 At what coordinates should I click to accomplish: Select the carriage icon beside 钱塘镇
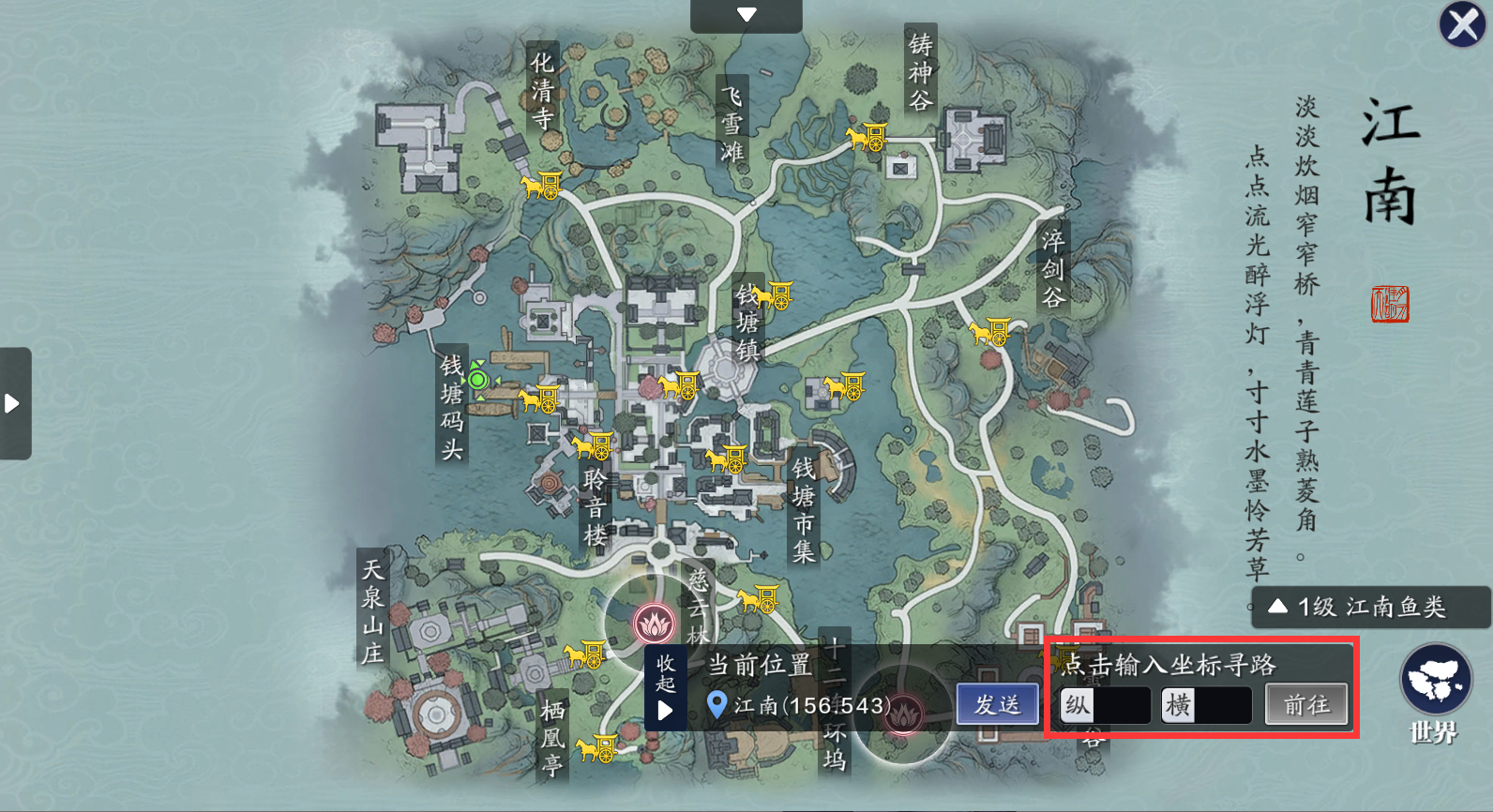[772, 296]
